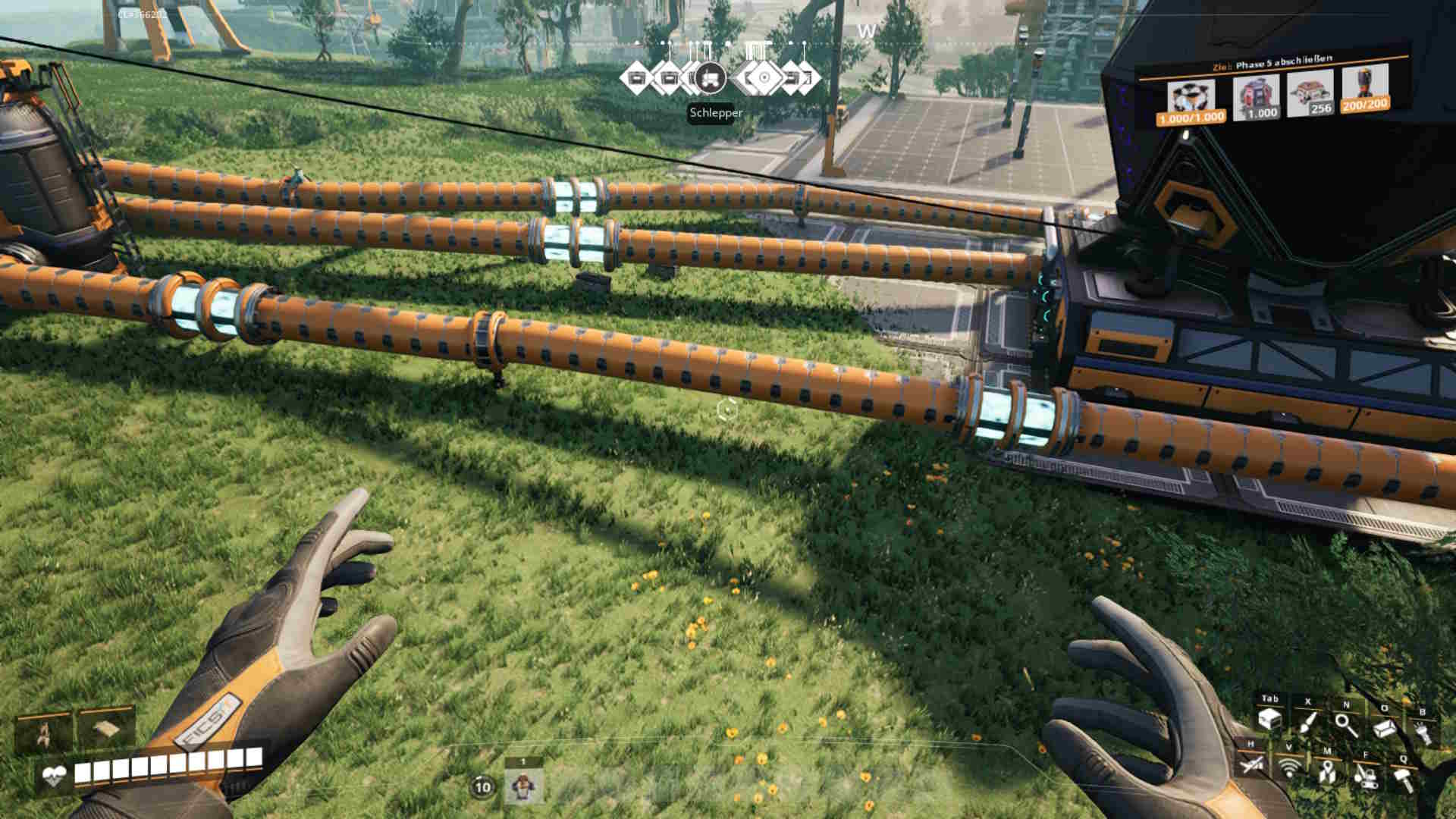This screenshot has width=1456, height=819.
Task: Select the objective item showing 200/200
Action: 1365,88
